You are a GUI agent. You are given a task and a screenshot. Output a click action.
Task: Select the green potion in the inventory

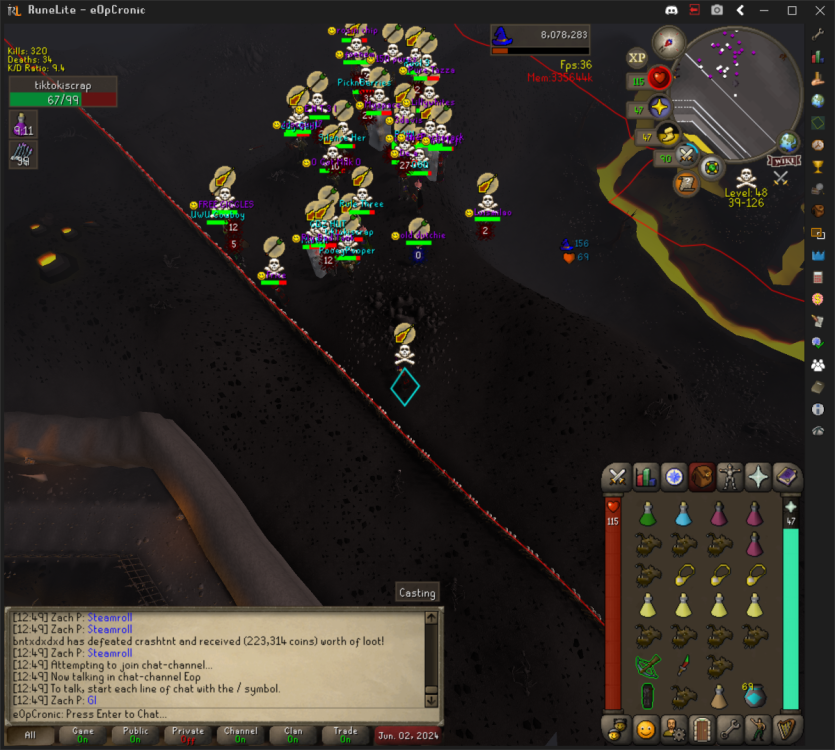[x=648, y=514]
